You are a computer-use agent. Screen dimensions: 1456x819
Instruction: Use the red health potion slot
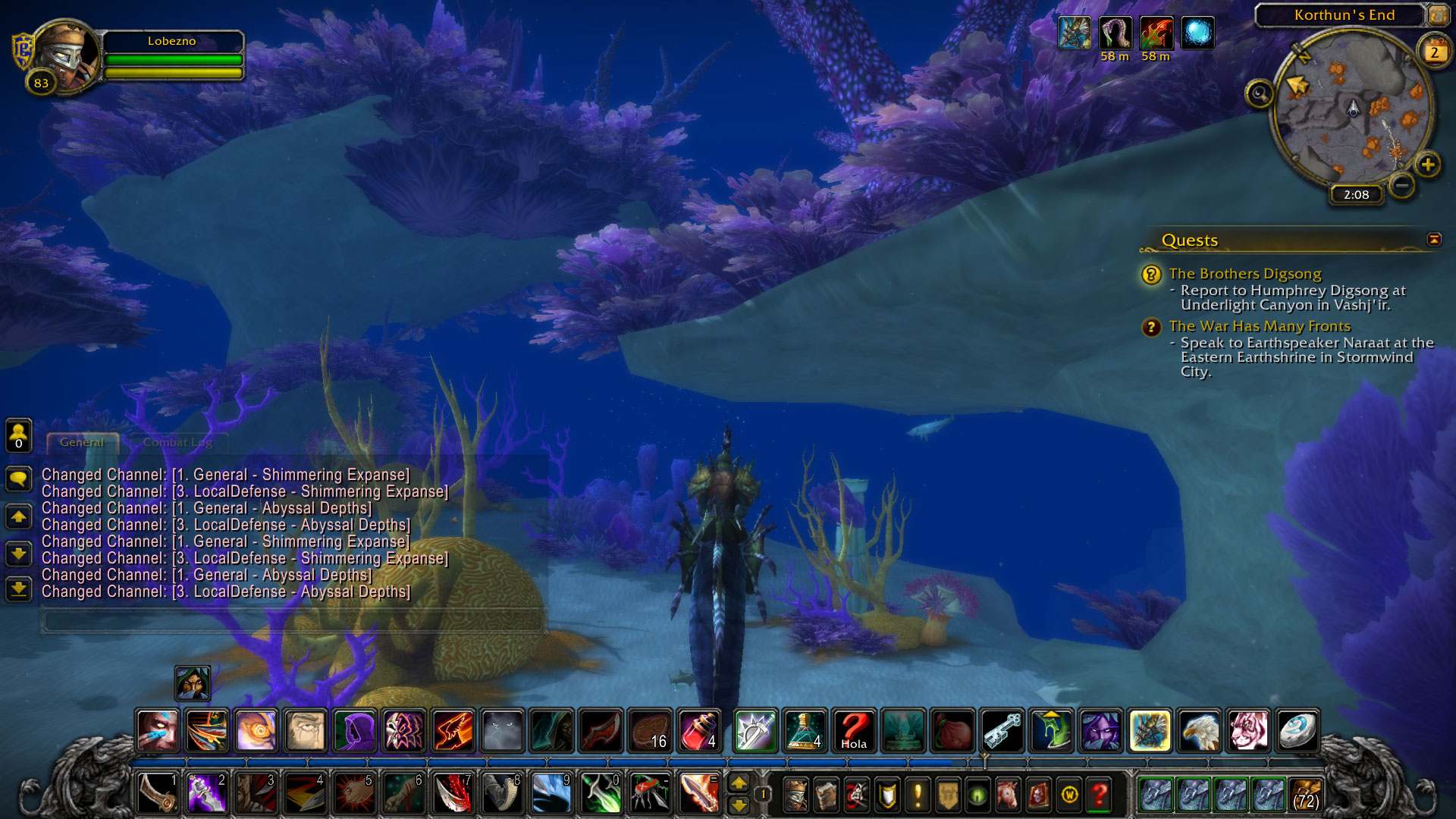pos(699,730)
